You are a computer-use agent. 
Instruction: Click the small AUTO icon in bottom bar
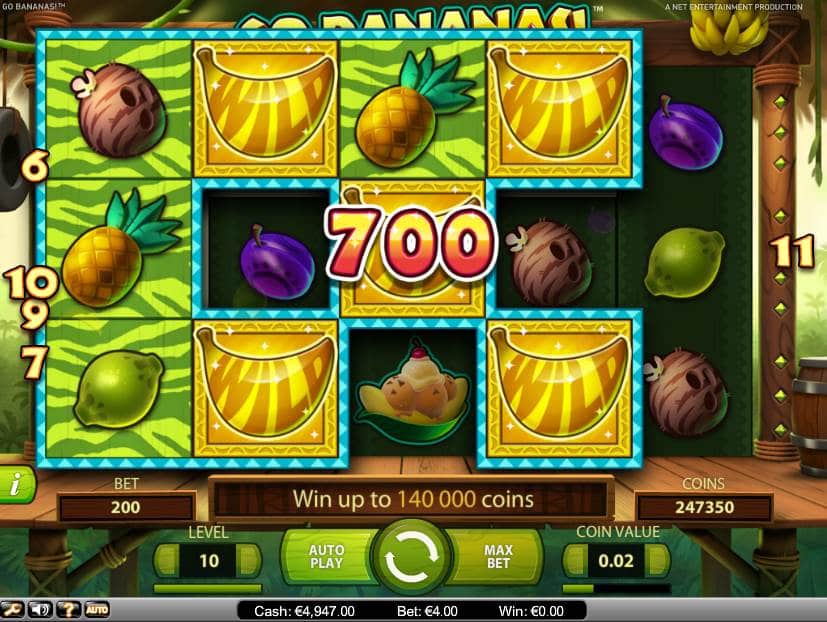(97, 609)
